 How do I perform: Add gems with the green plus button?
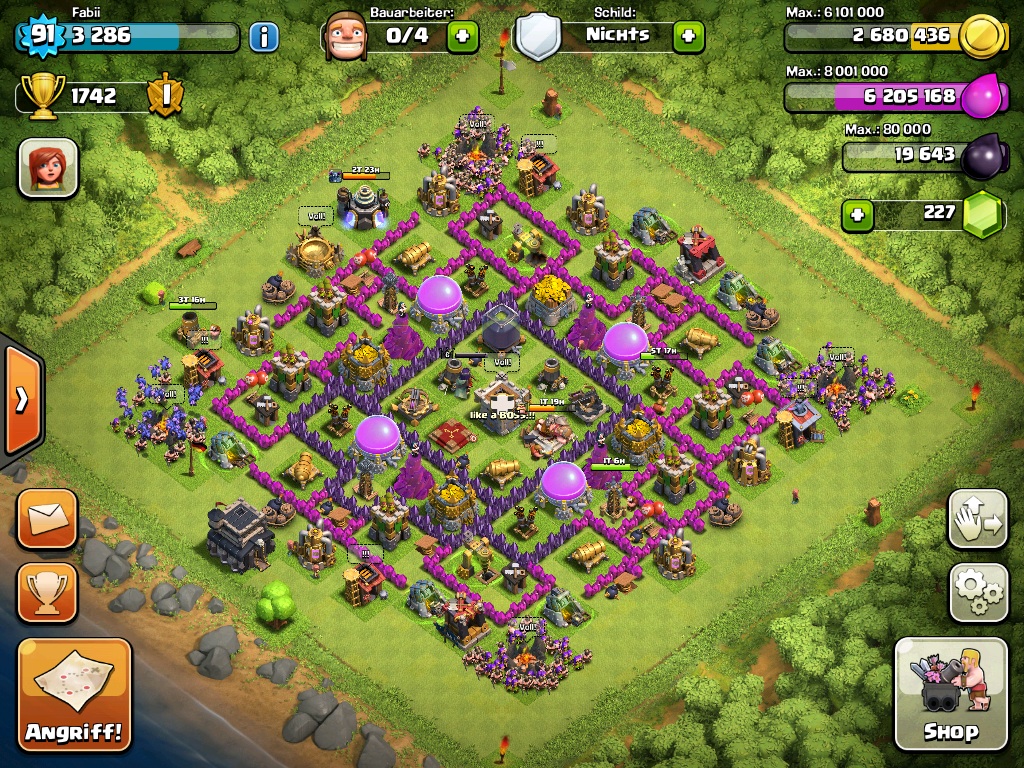pos(856,214)
